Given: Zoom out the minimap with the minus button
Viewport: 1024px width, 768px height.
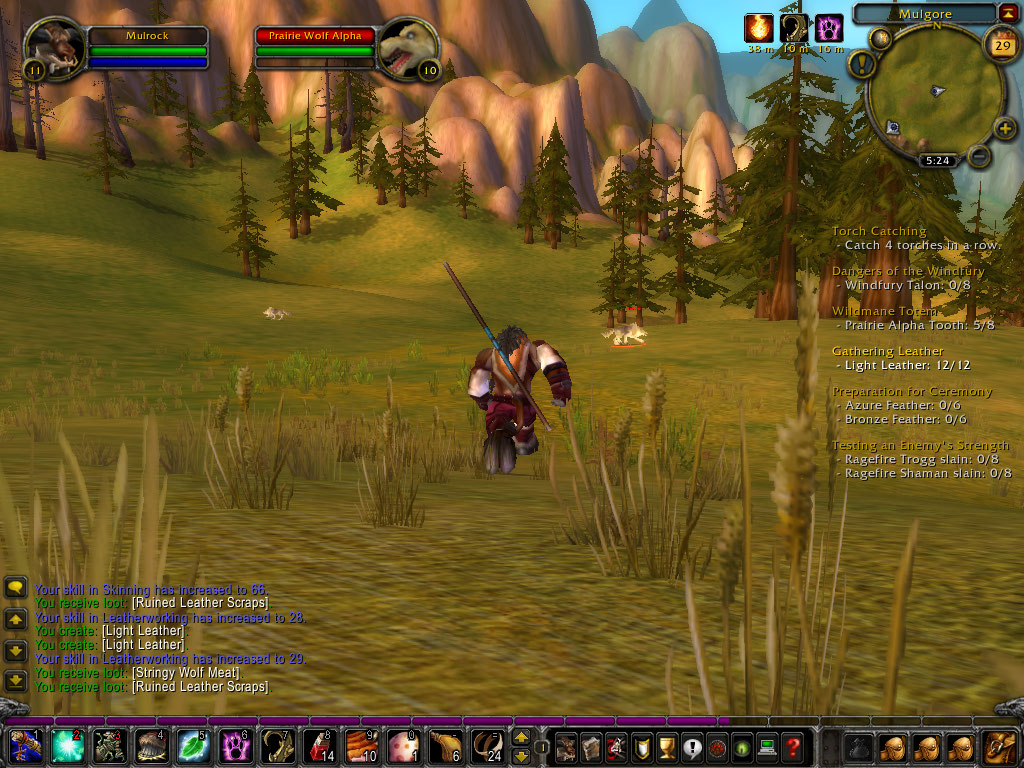Looking at the screenshot, I should [x=980, y=156].
